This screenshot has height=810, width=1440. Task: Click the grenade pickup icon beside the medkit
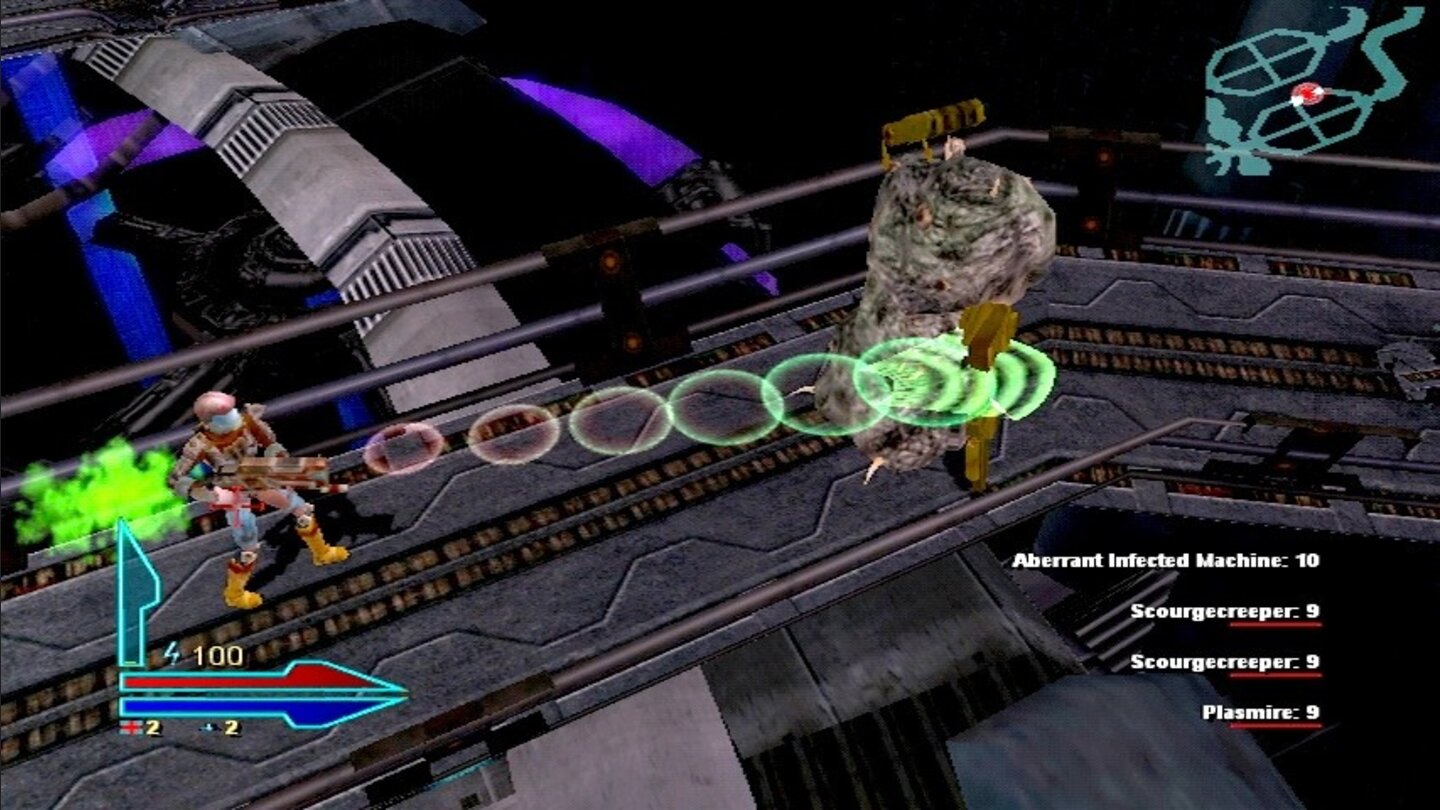coord(210,727)
